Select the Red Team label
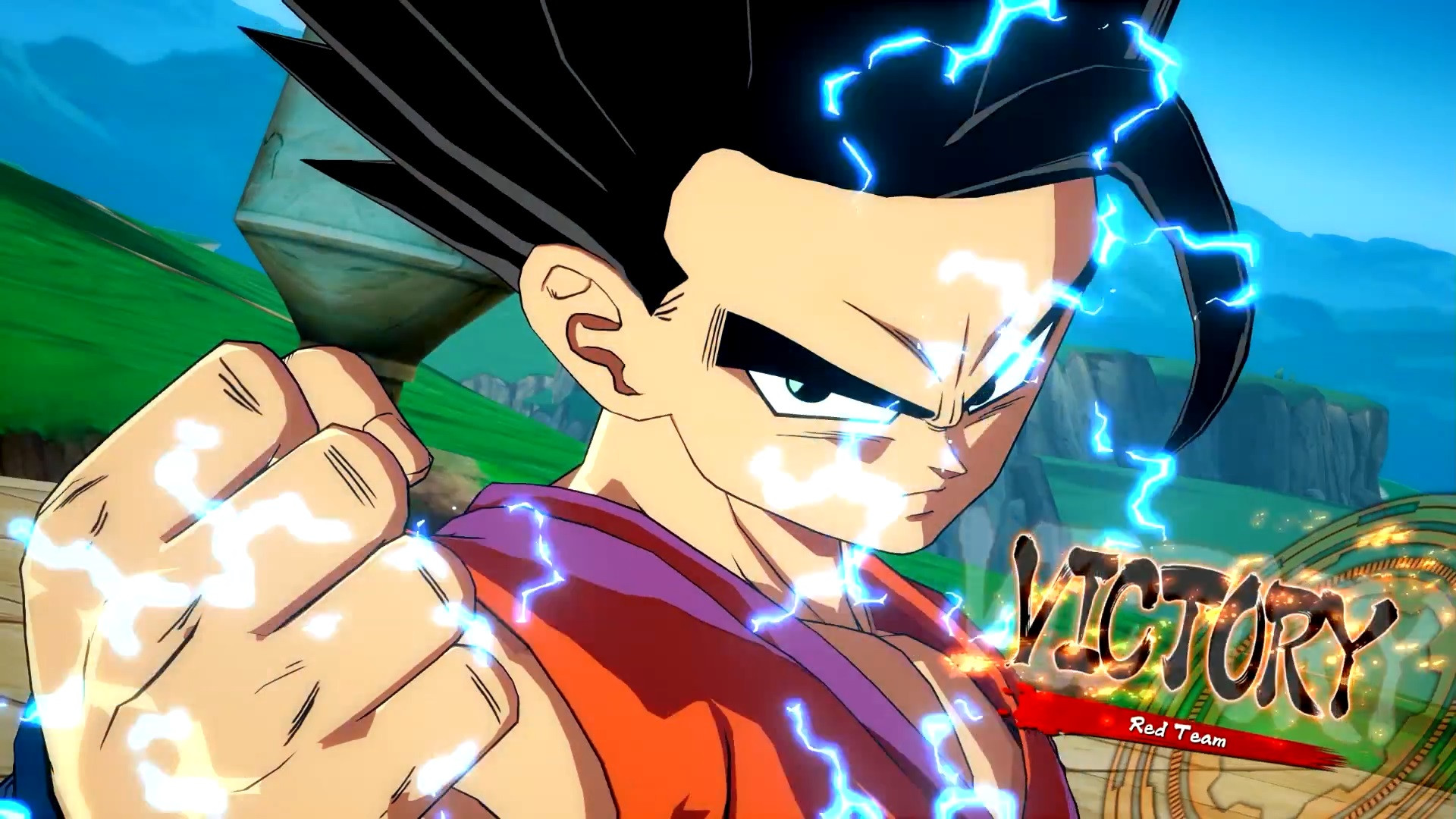 [1176, 731]
